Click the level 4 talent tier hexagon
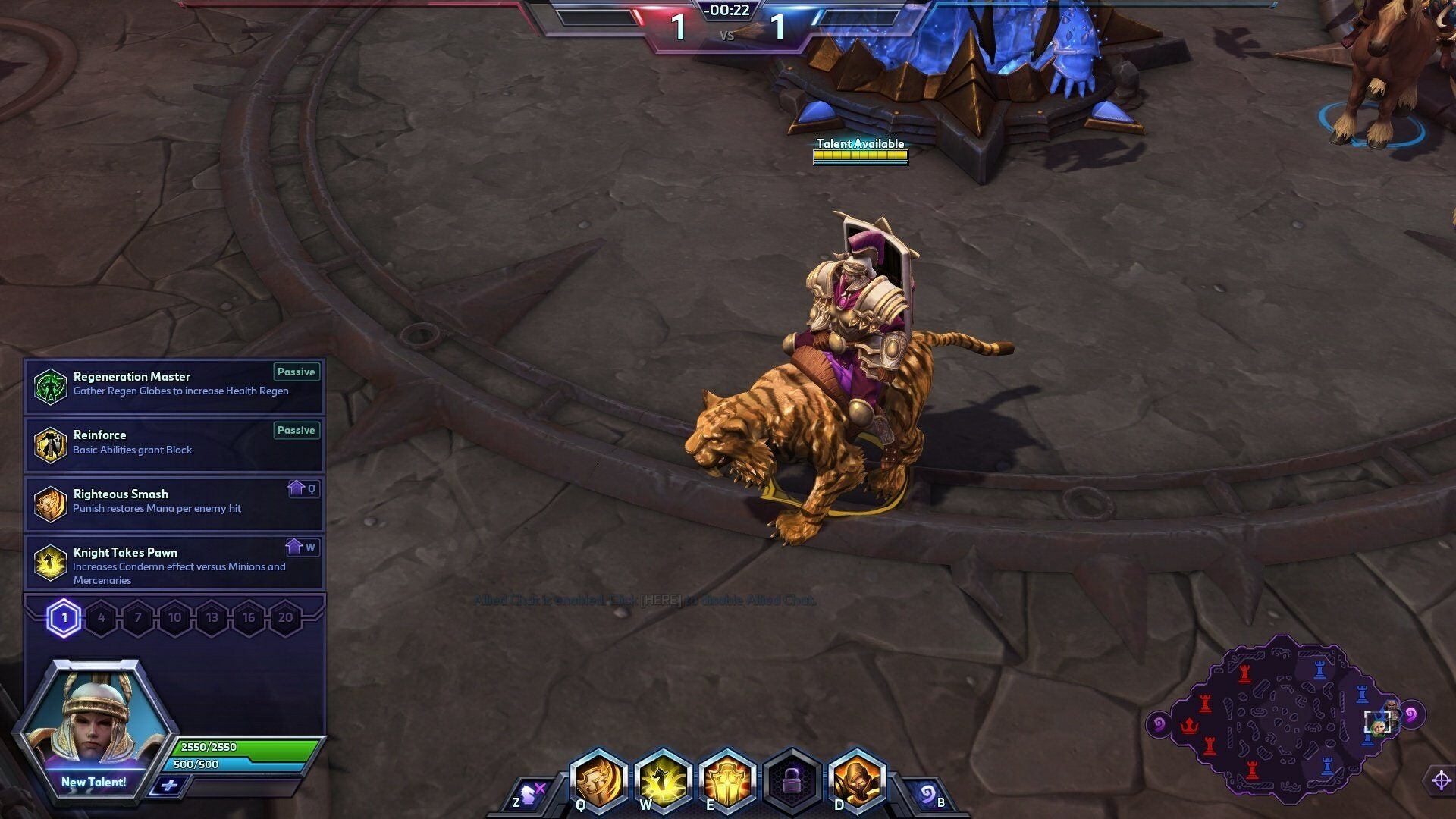Viewport: 1456px width, 819px height. [101, 618]
